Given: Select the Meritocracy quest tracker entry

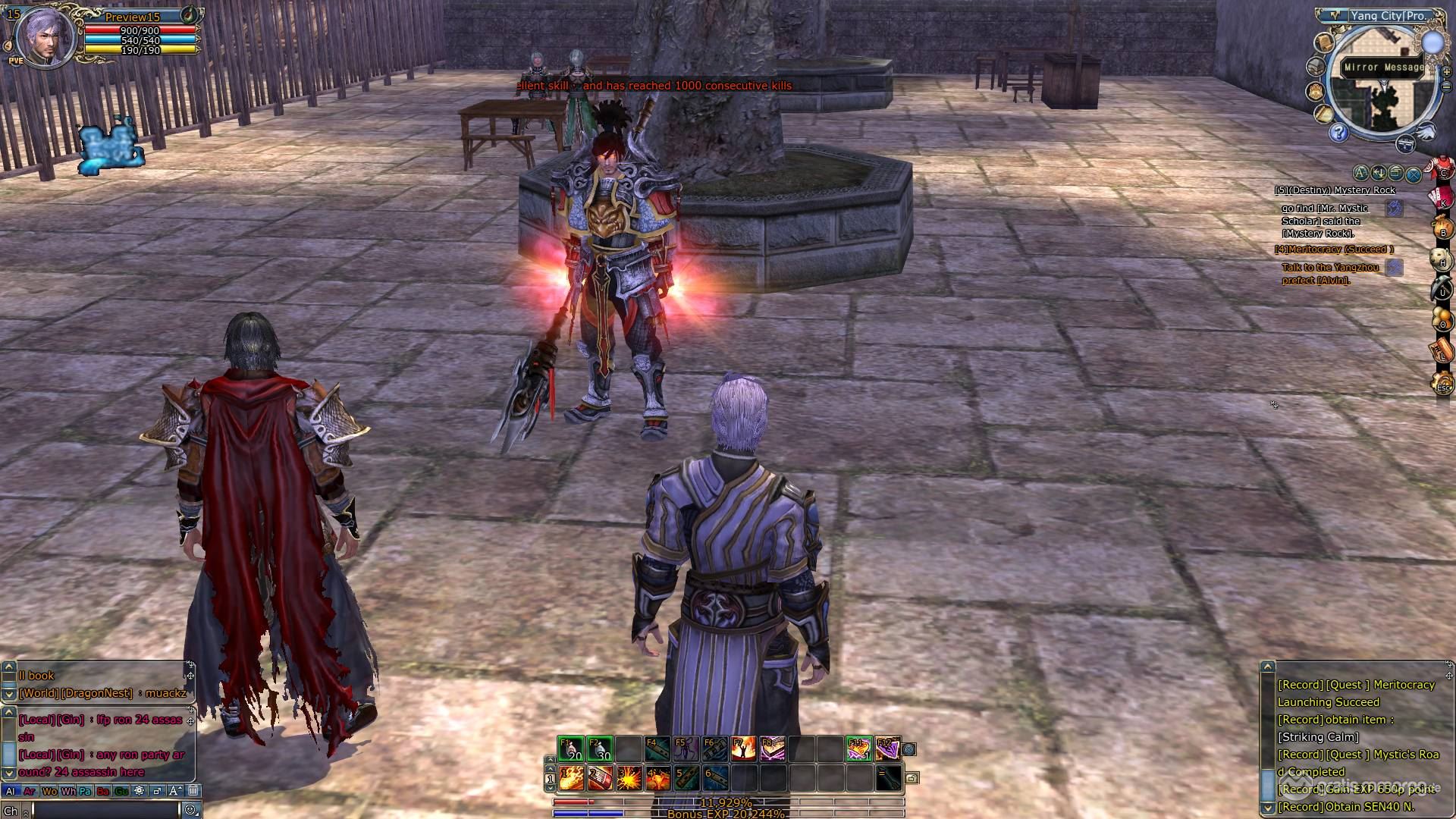Looking at the screenshot, I should click(1334, 249).
